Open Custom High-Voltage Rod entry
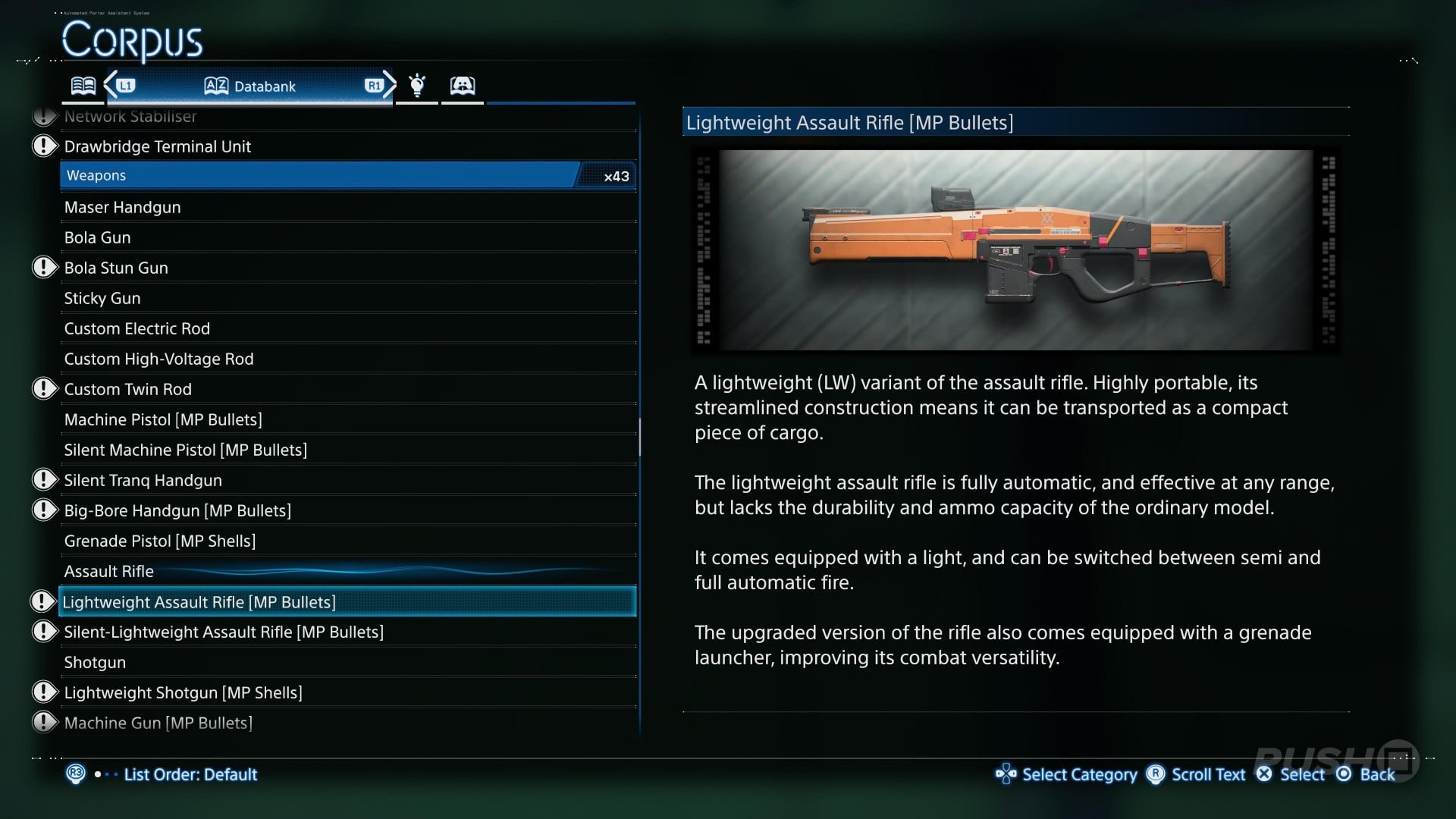 point(159,359)
